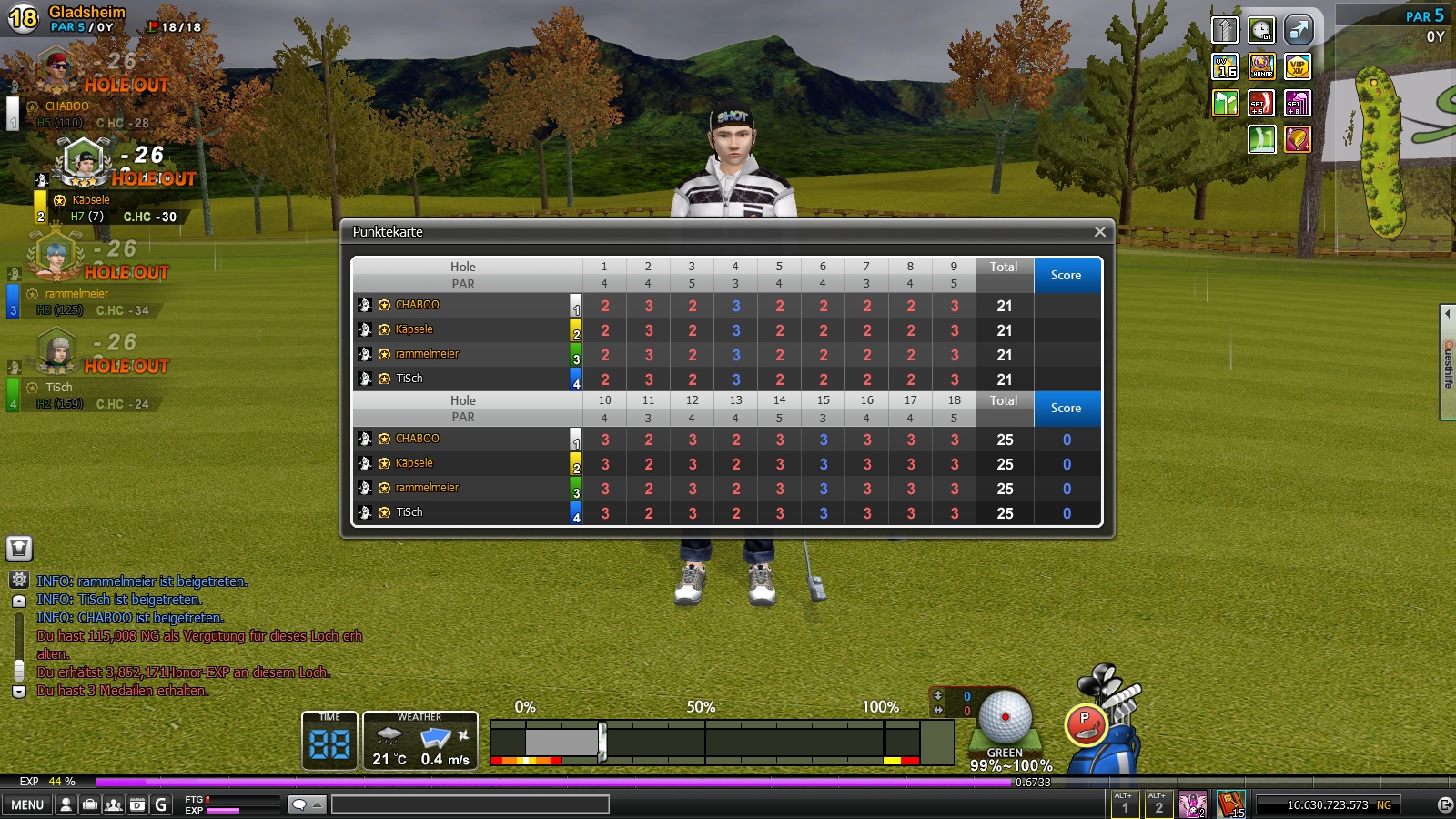Viewport: 1456px width, 819px height.
Task: Use the red book item slot
Action: pyautogui.click(x=1230, y=804)
